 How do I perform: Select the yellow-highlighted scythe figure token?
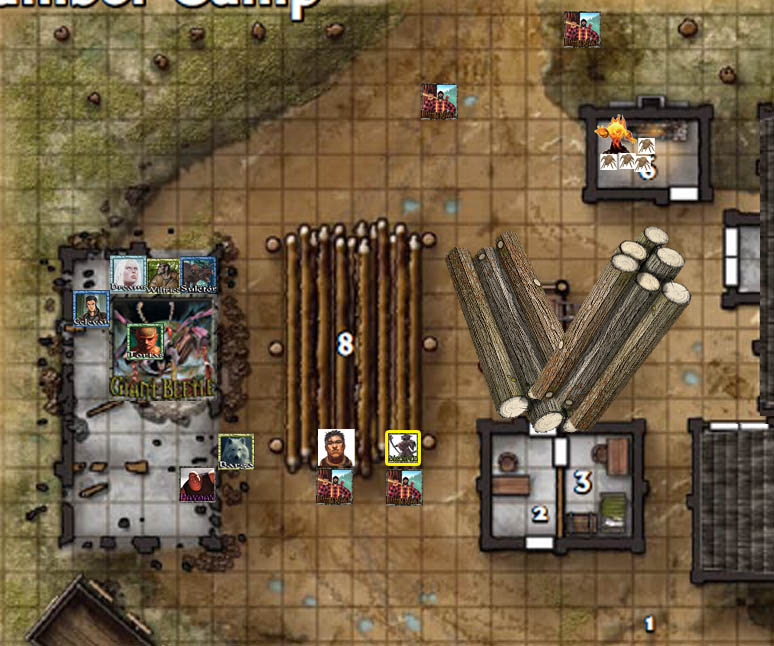pos(403,448)
